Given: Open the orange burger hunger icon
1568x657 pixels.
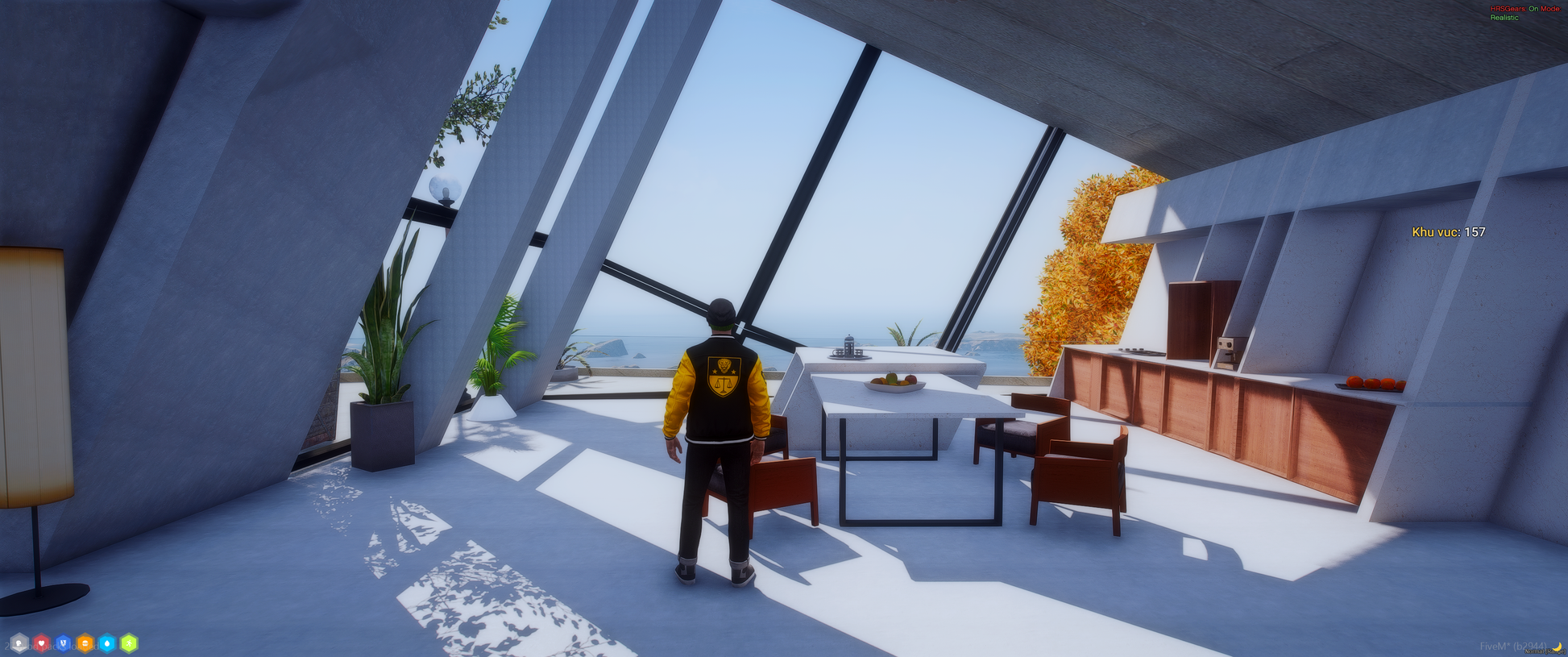Looking at the screenshot, I should pyautogui.click(x=85, y=643).
